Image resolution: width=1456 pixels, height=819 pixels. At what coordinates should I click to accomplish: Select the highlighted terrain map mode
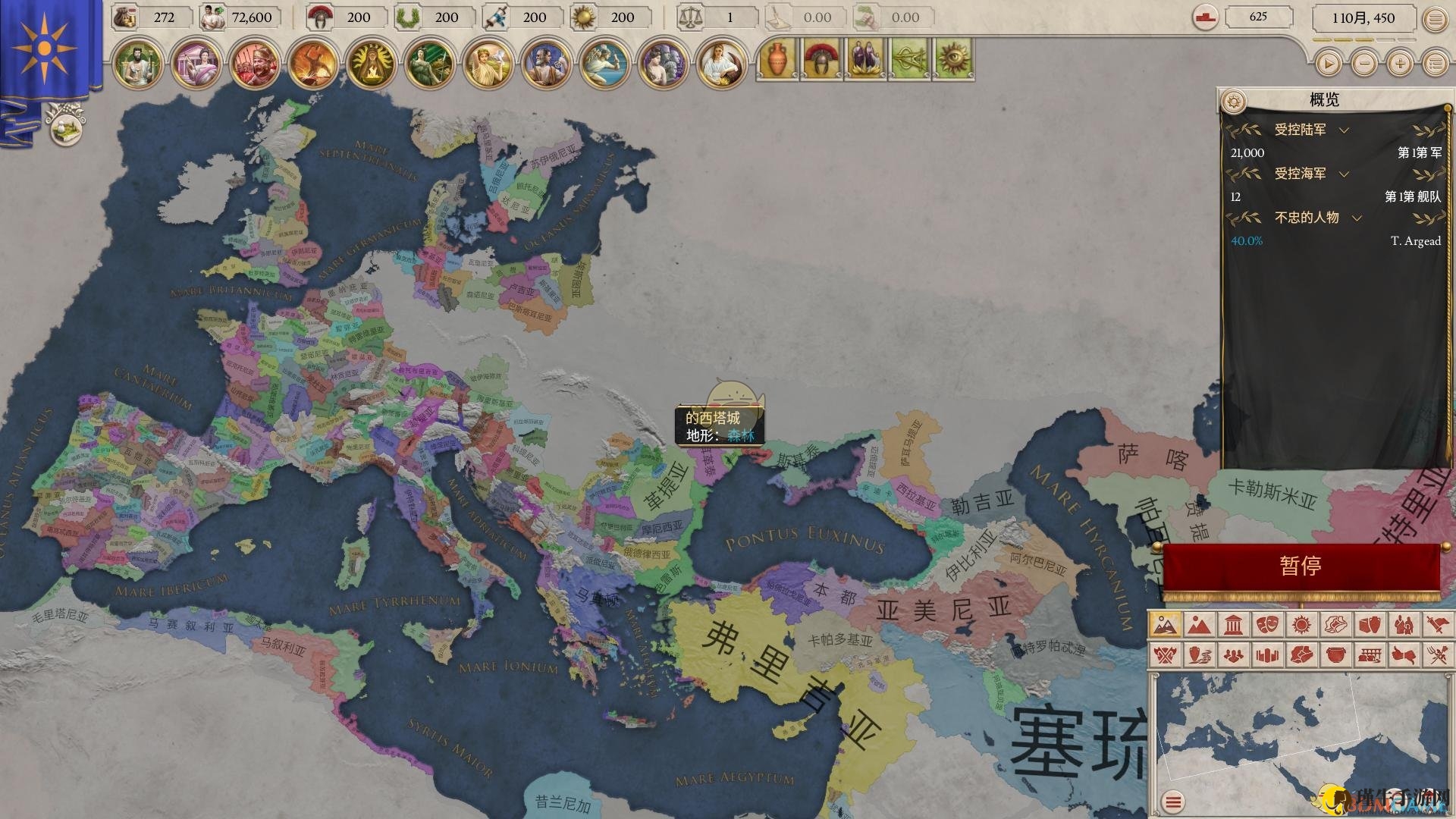pos(1164,625)
